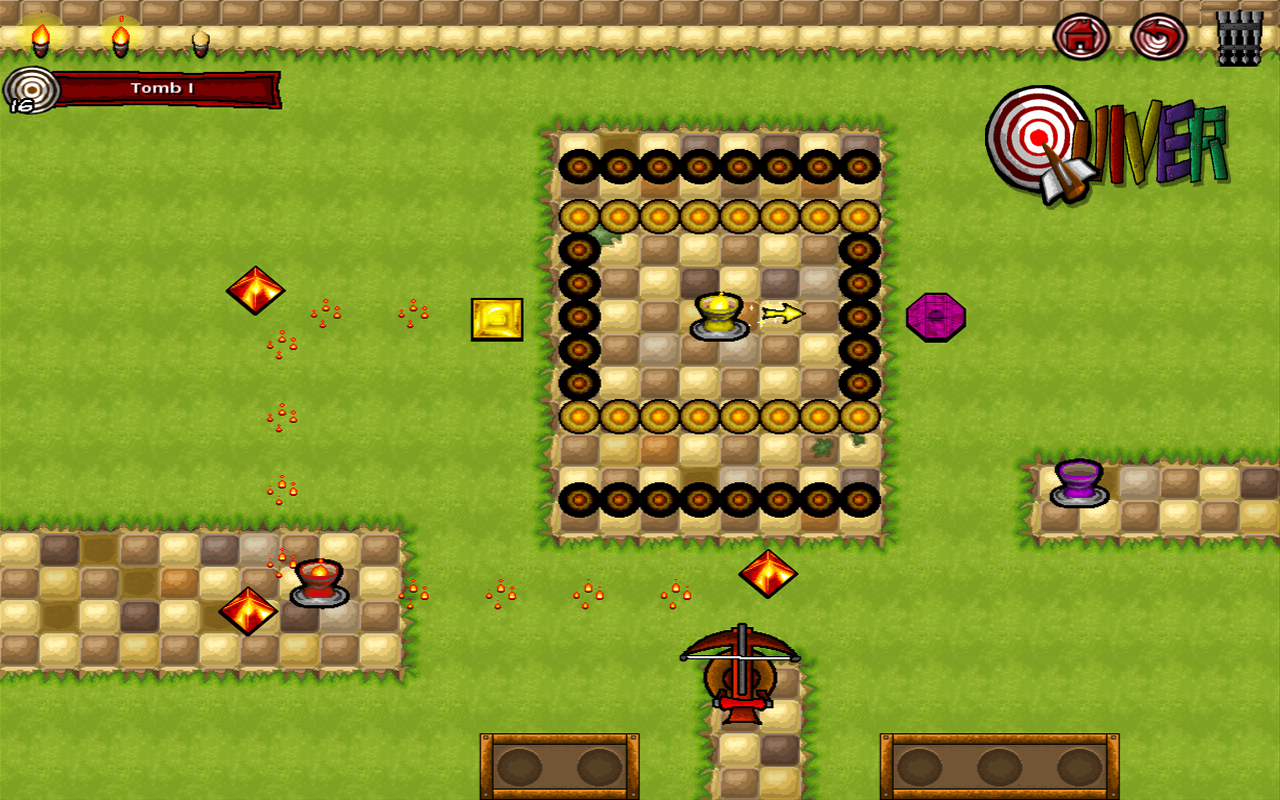Click the diamond below the tomb area
The image size is (1280, 800).
(x=766, y=572)
